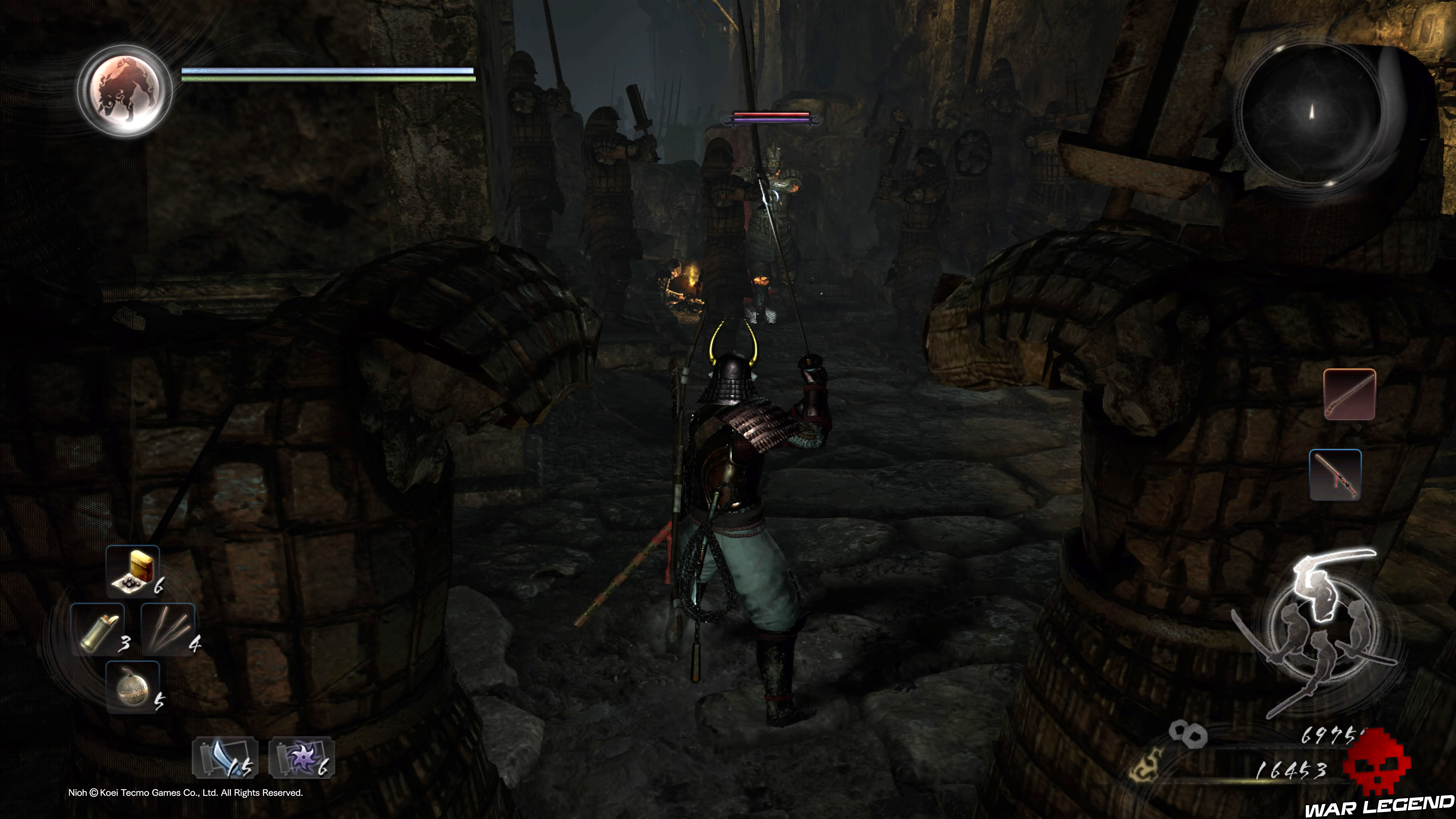Equip the matchlock rifle ranged slot
Viewport: 1456px width, 819px height.
tap(1349, 394)
